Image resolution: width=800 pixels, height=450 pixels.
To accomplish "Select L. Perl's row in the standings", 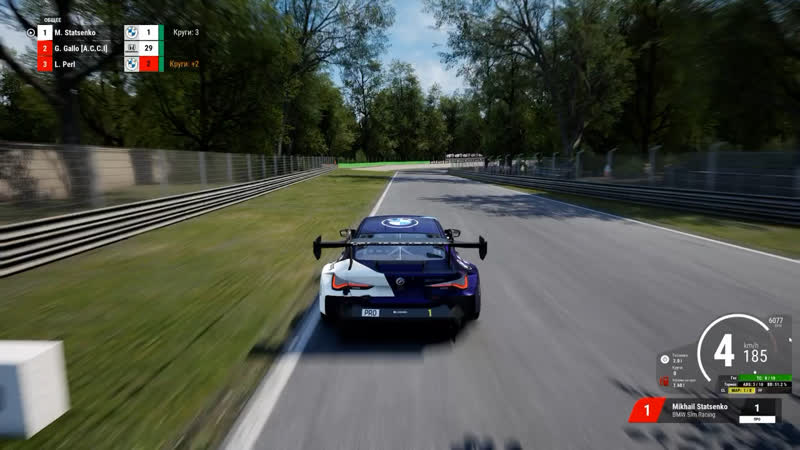I will [x=85, y=64].
